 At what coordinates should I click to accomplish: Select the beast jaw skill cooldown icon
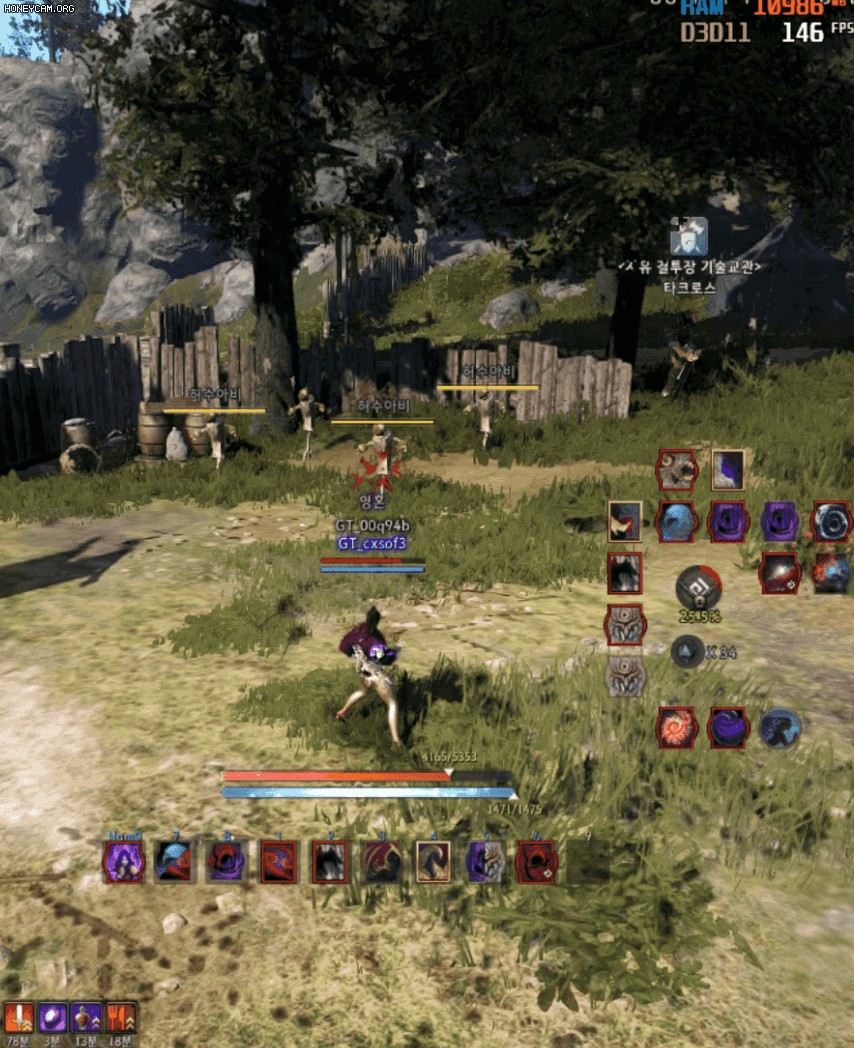click(x=677, y=469)
